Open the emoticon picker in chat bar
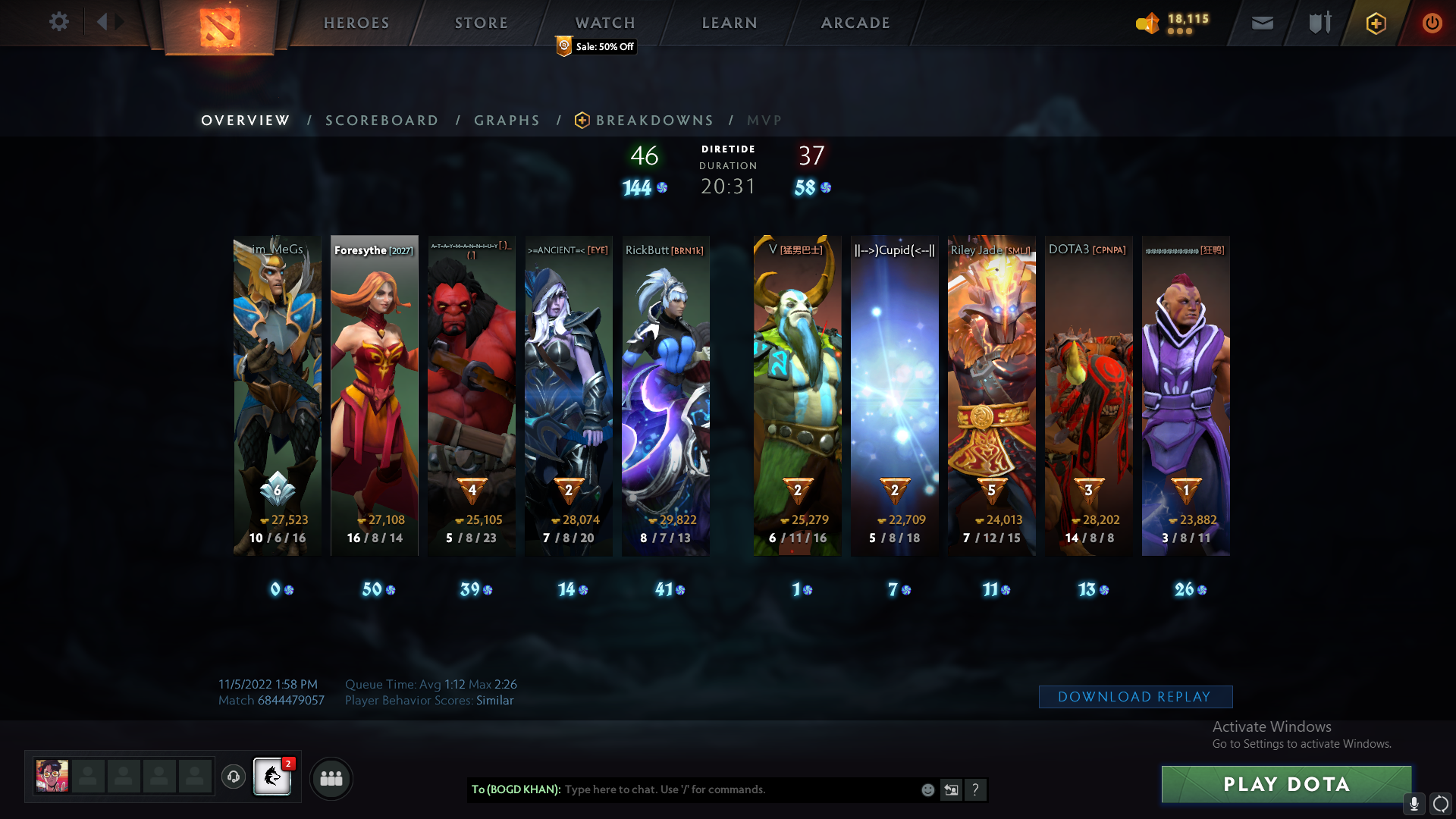The width and height of the screenshot is (1456, 819). coord(927,789)
